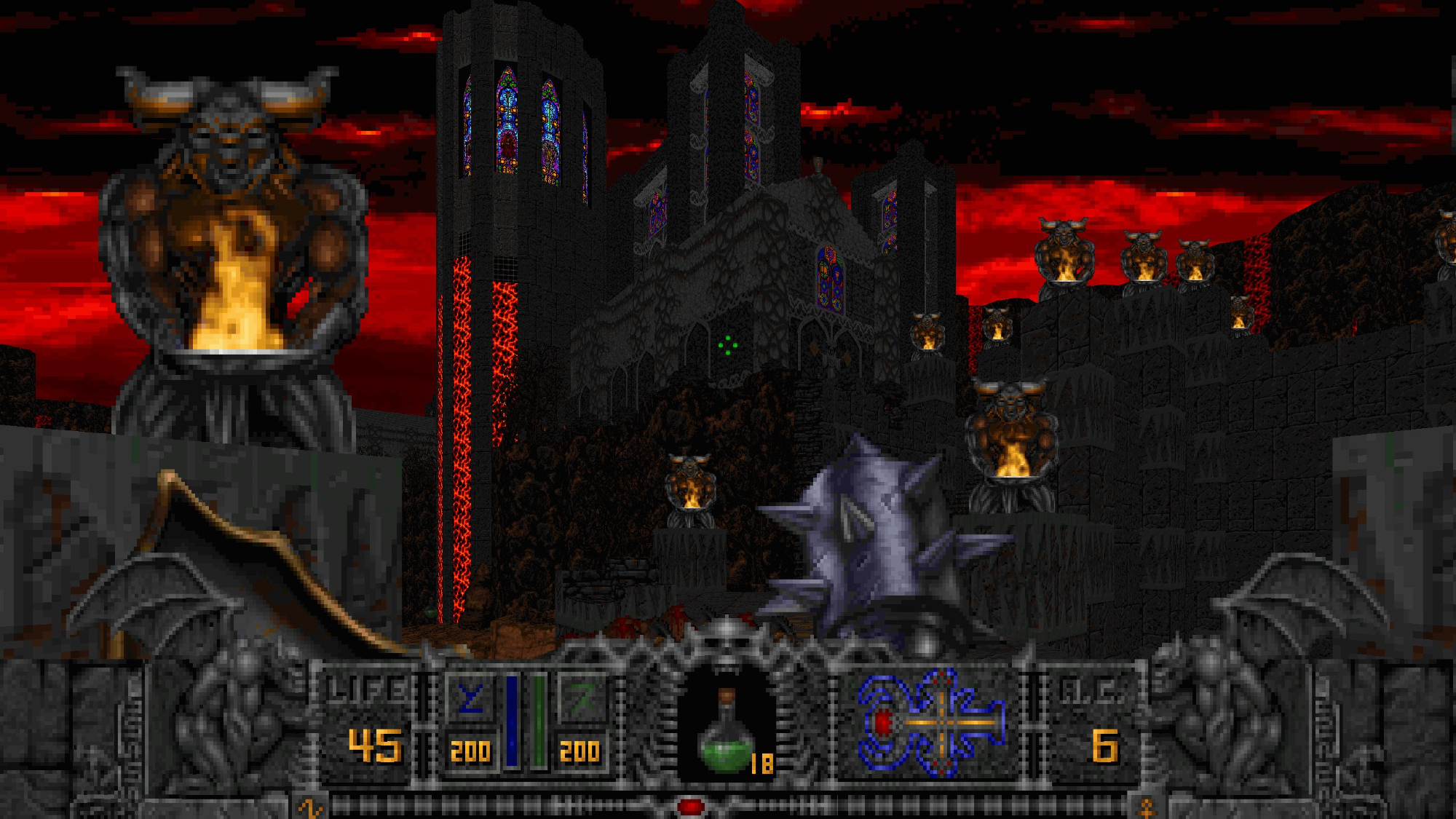Screen dimensions: 1456x819
Task: Click the assembled blue cross weapon icon
Action: pyautogui.click(x=932, y=723)
